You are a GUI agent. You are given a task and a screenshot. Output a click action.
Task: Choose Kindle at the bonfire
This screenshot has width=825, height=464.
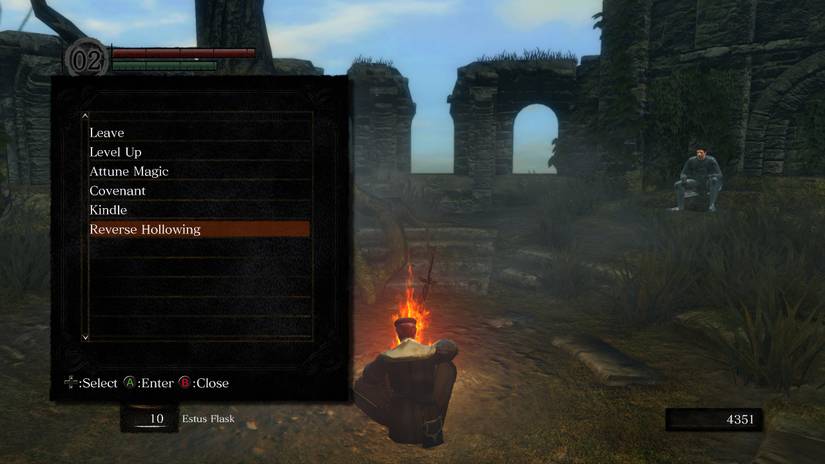pyautogui.click(x=108, y=210)
